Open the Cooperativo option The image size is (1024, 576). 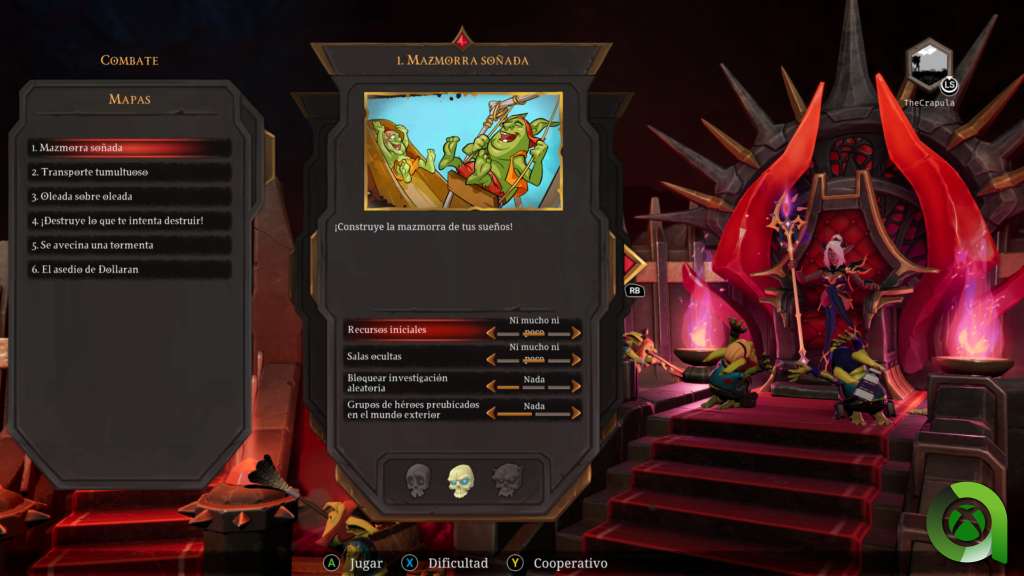[559, 563]
